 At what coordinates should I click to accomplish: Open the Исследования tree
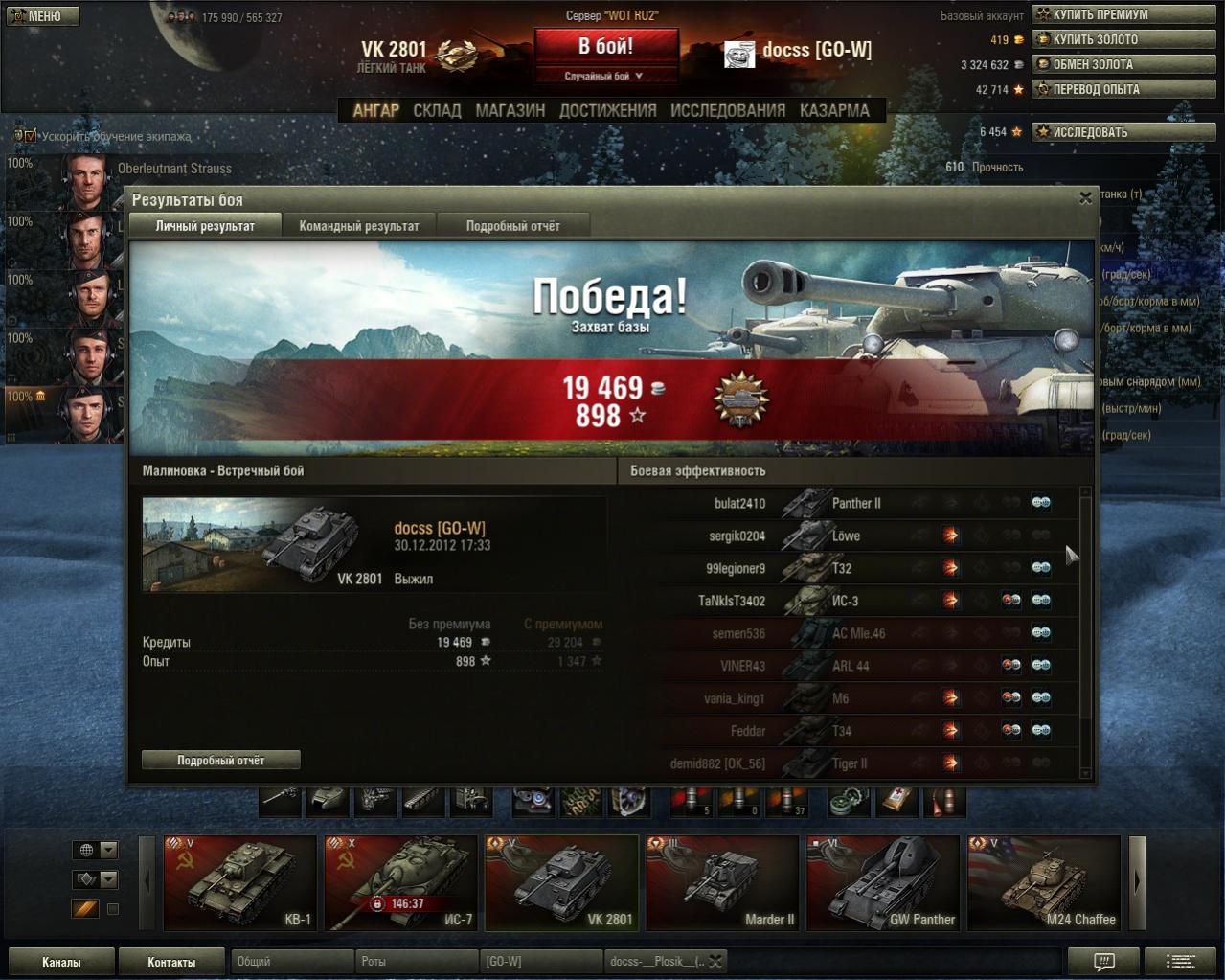727,110
